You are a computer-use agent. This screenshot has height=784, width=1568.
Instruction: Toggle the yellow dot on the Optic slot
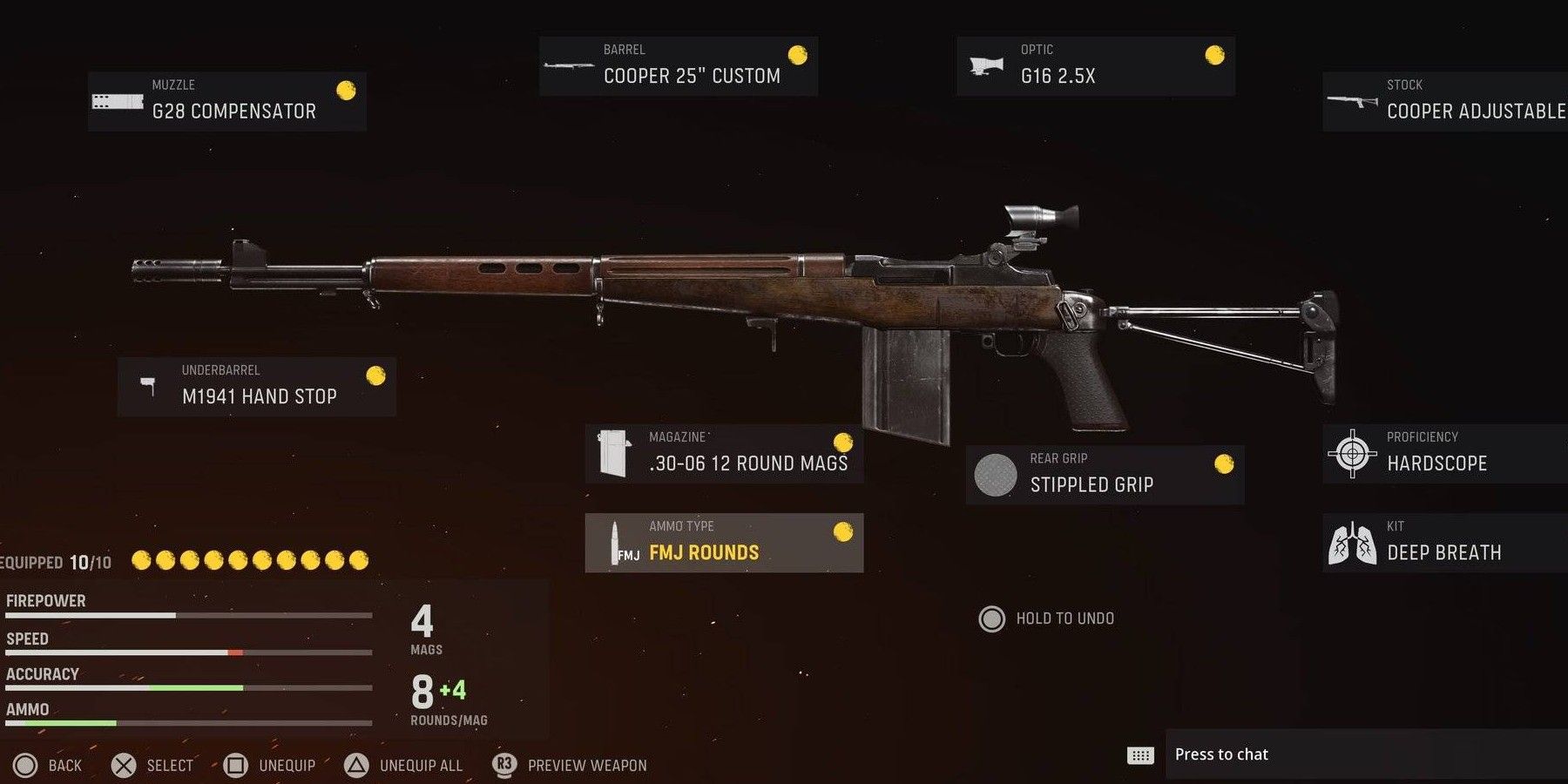click(1213, 56)
